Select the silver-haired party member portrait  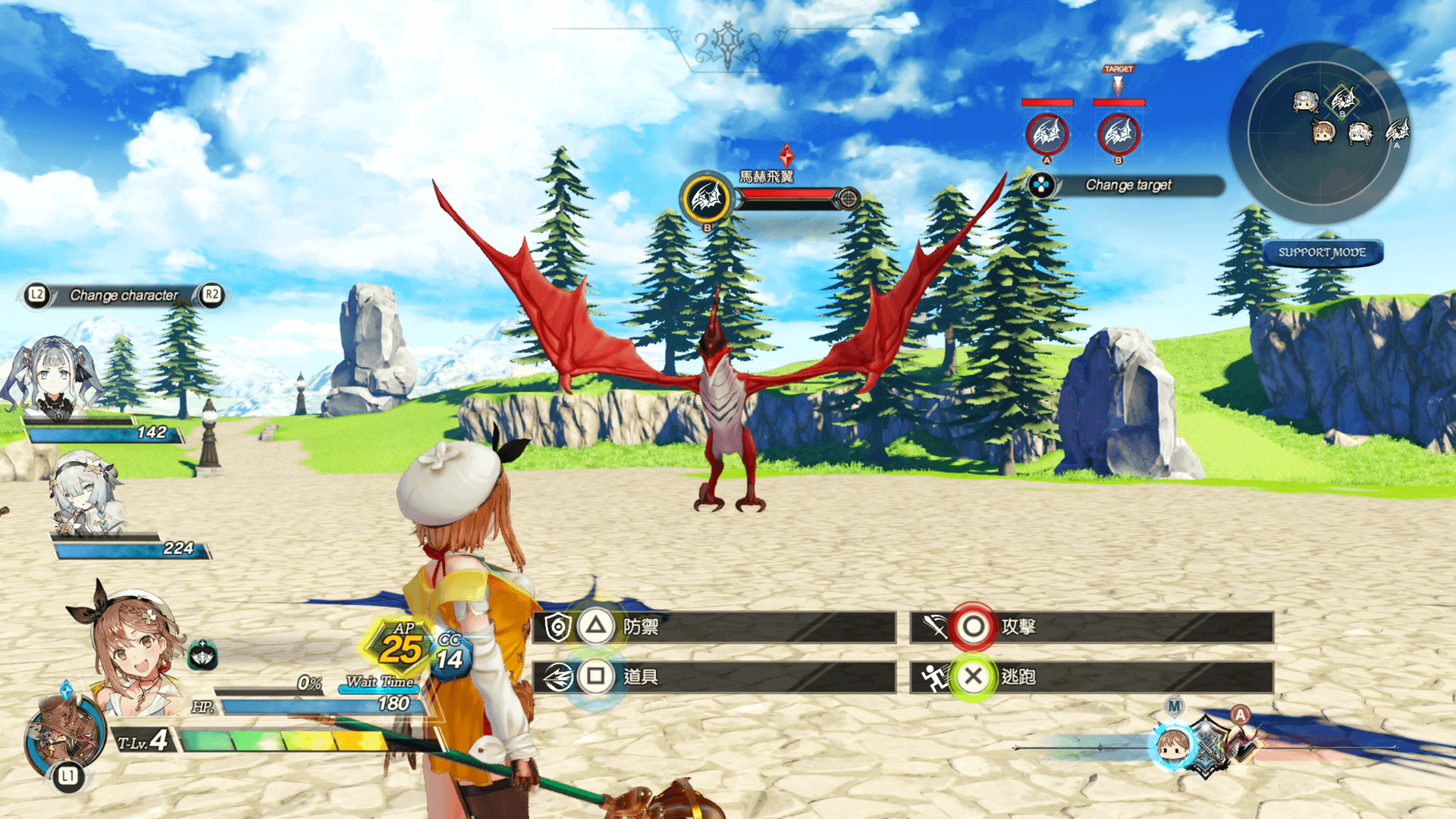coord(85,493)
